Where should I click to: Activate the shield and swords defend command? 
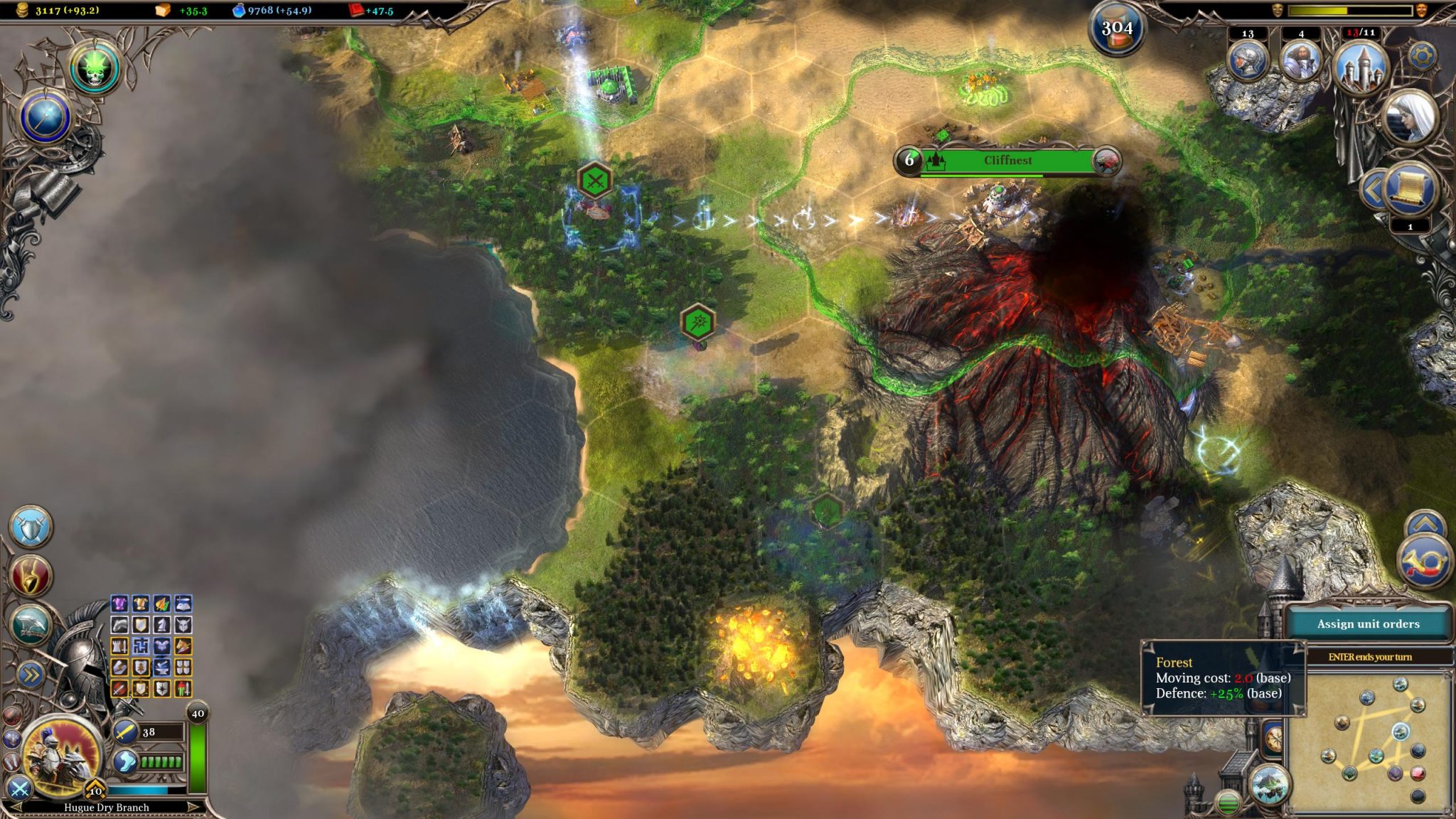pyautogui.click(x=31, y=528)
